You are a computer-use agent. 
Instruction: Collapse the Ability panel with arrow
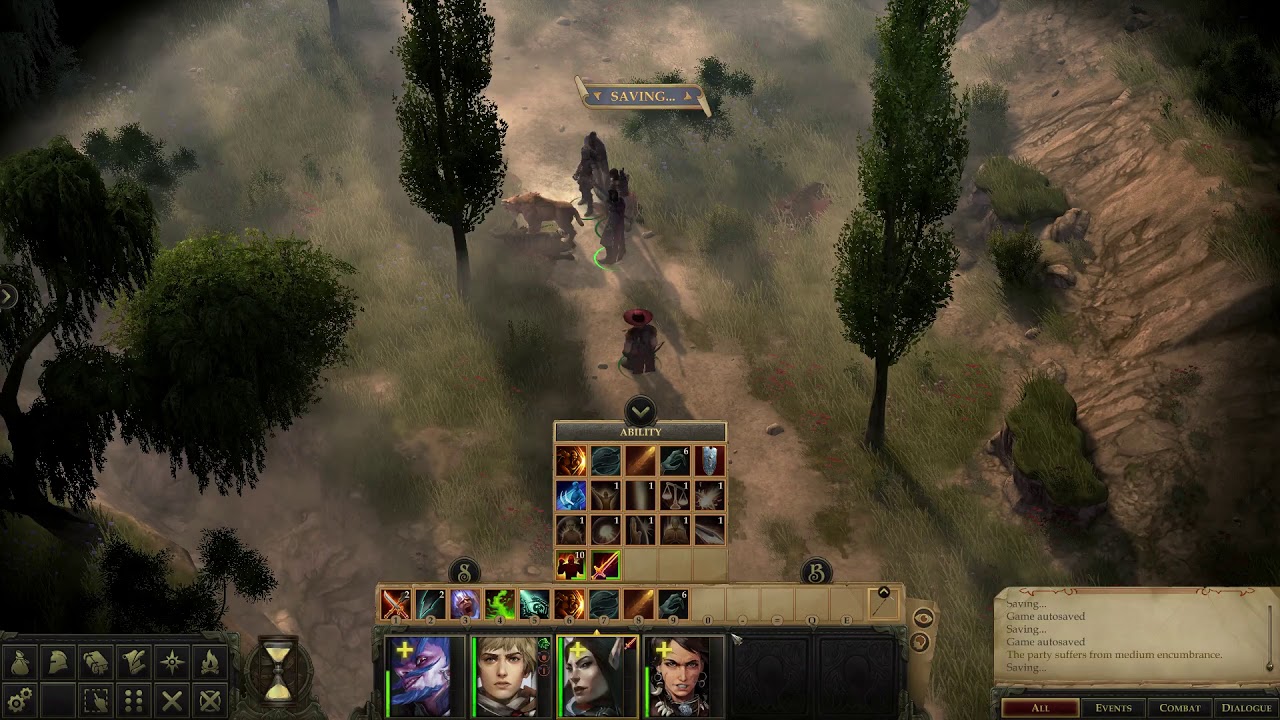640,410
